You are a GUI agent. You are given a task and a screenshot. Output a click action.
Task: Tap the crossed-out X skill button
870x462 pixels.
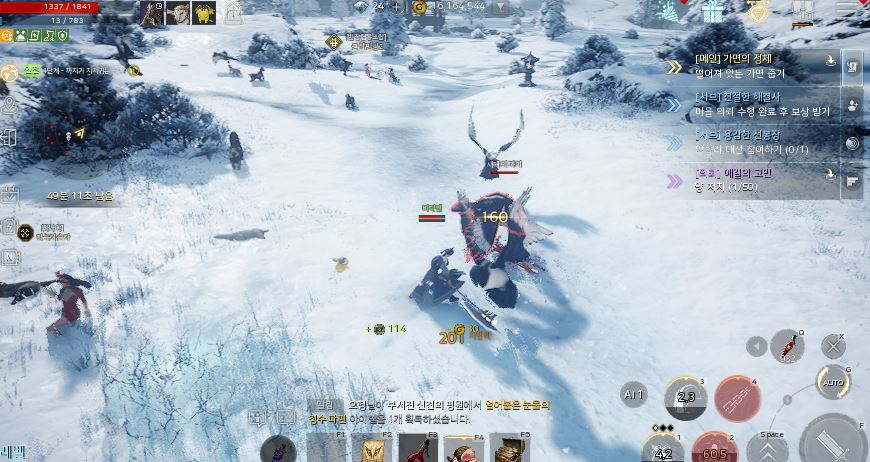coord(833,347)
